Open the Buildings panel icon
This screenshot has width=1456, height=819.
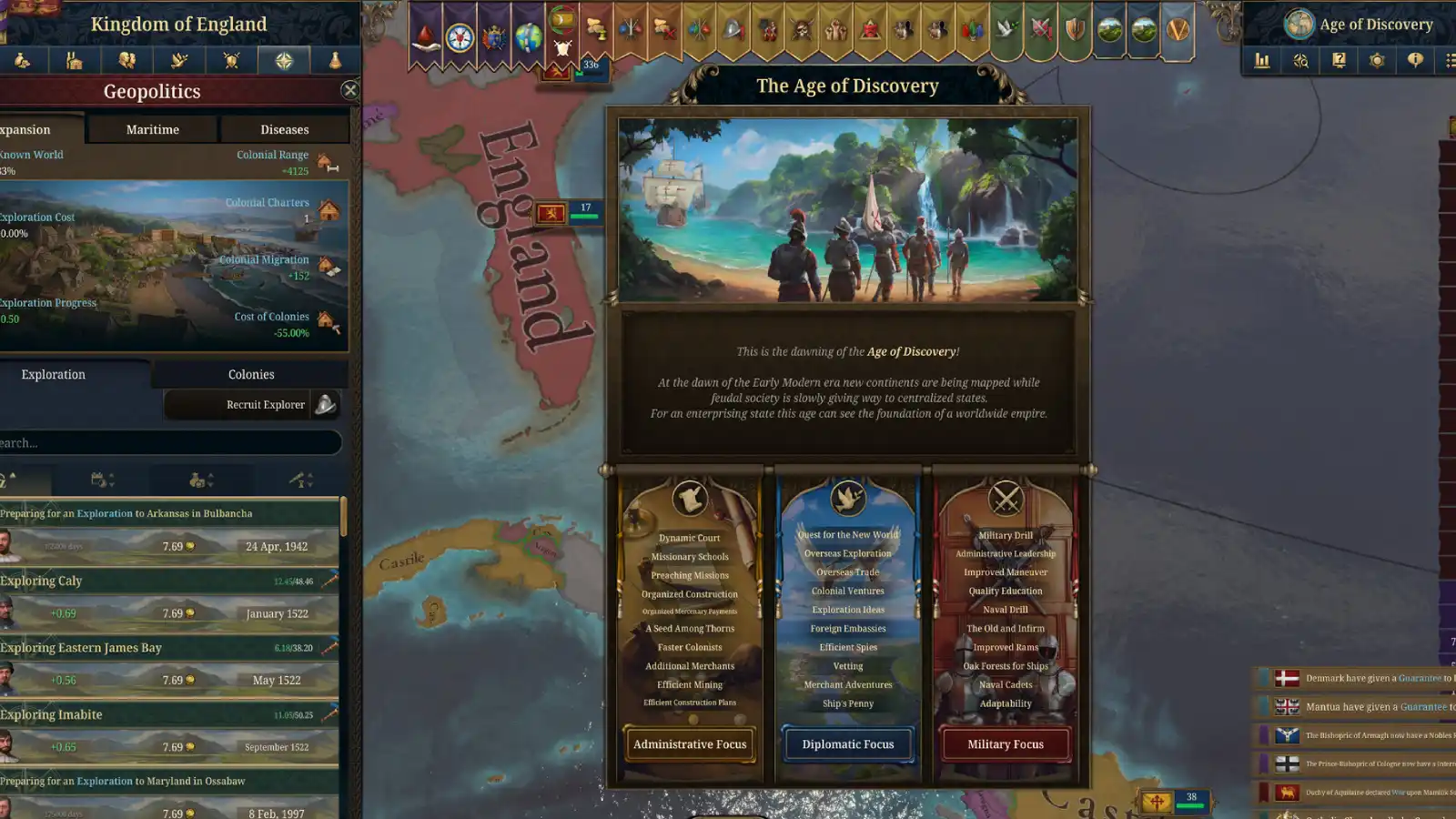point(75,60)
